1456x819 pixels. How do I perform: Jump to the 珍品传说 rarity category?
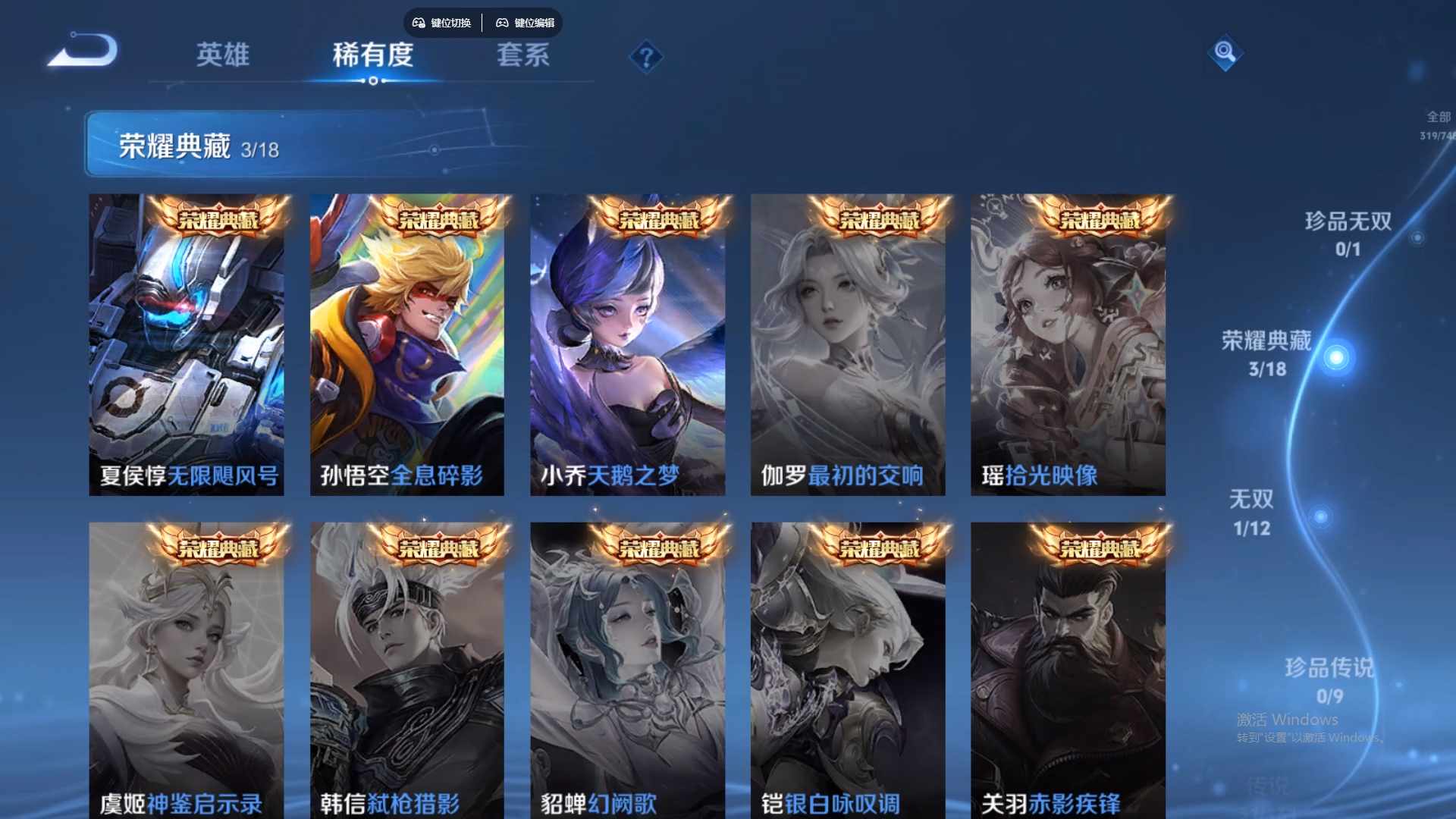(1329, 680)
